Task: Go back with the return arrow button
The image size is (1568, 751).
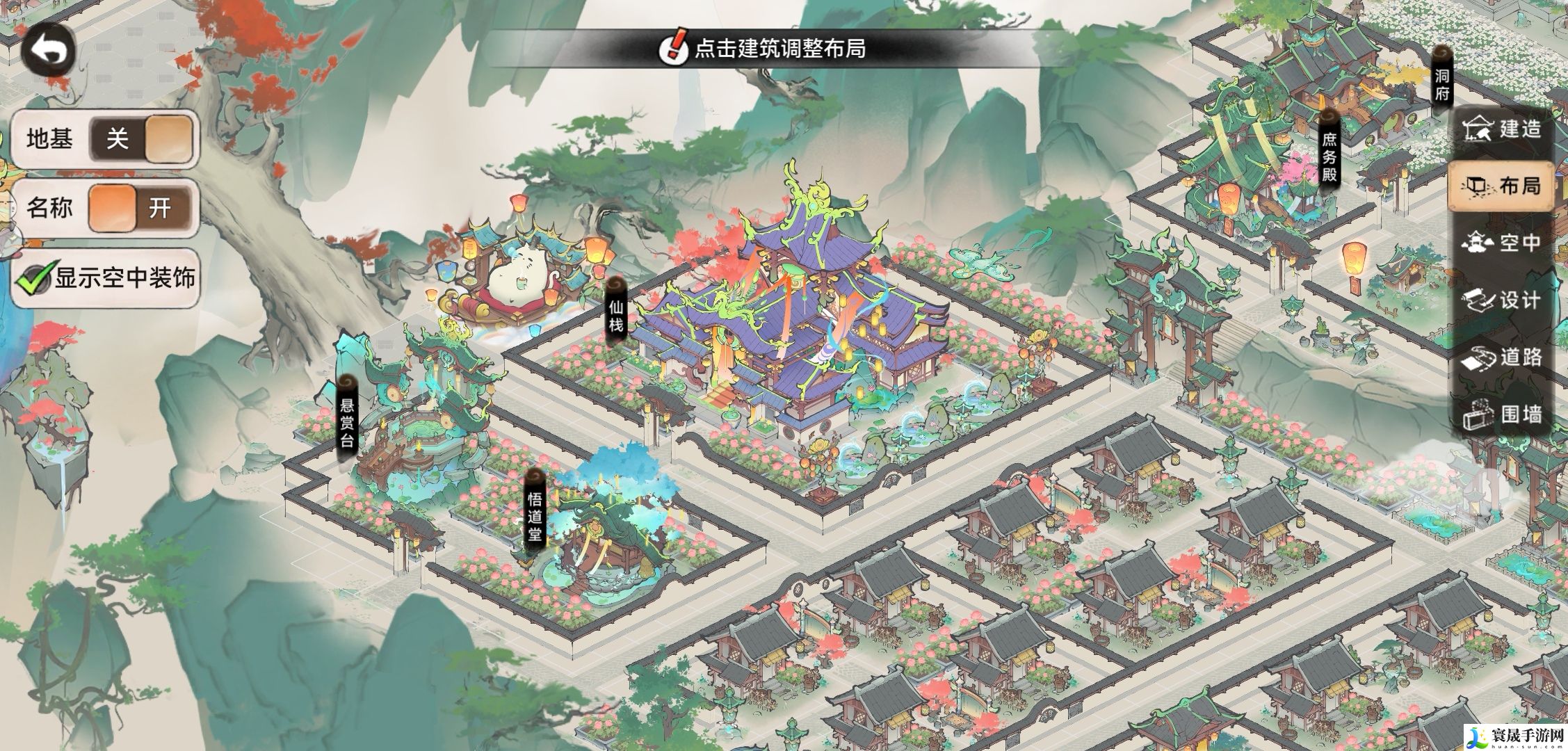Action: pos(49,50)
